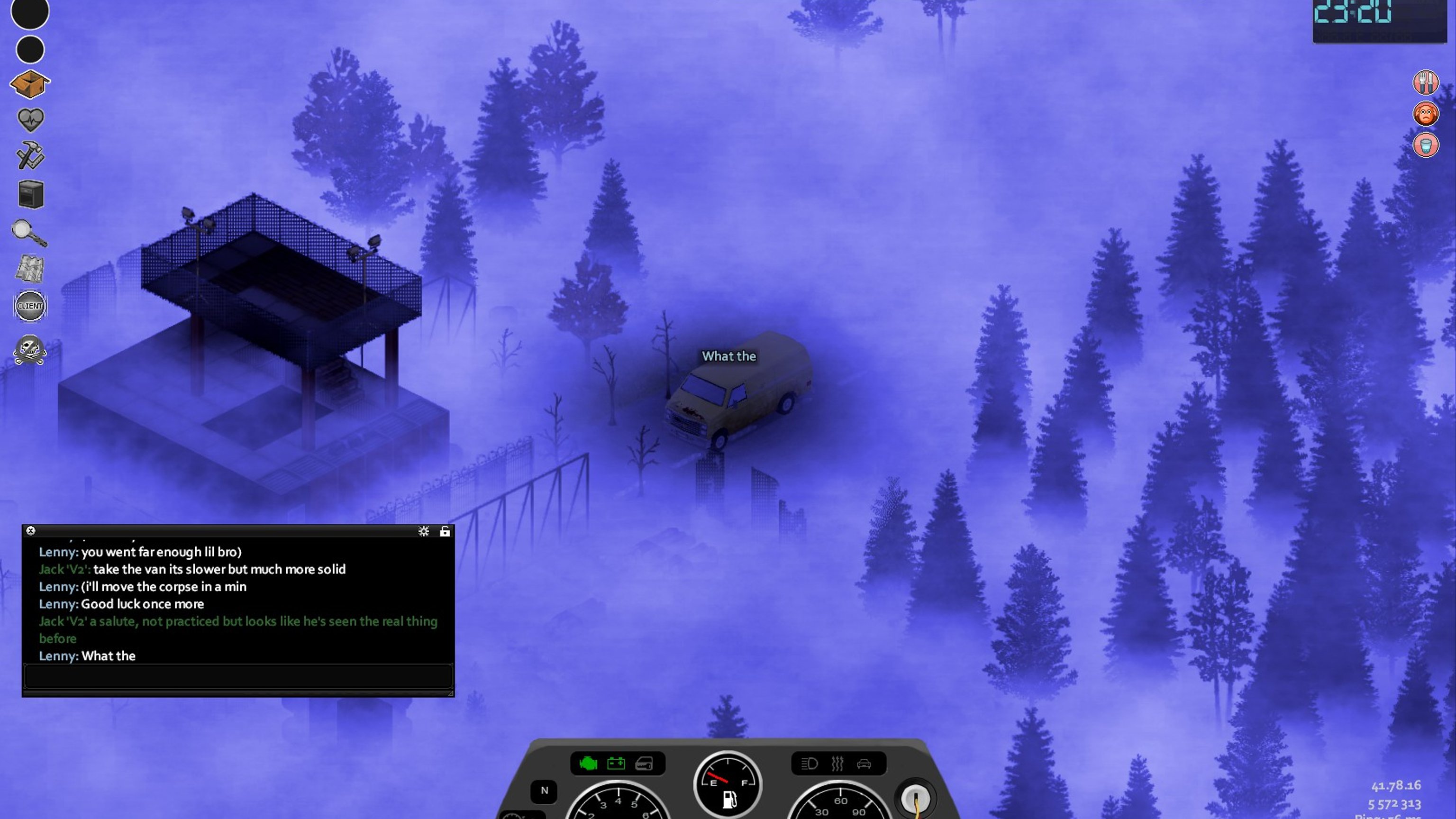The width and height of the screenshot is (1456, 819).
Task: Open chat settings gear
Action: [423, 531]
